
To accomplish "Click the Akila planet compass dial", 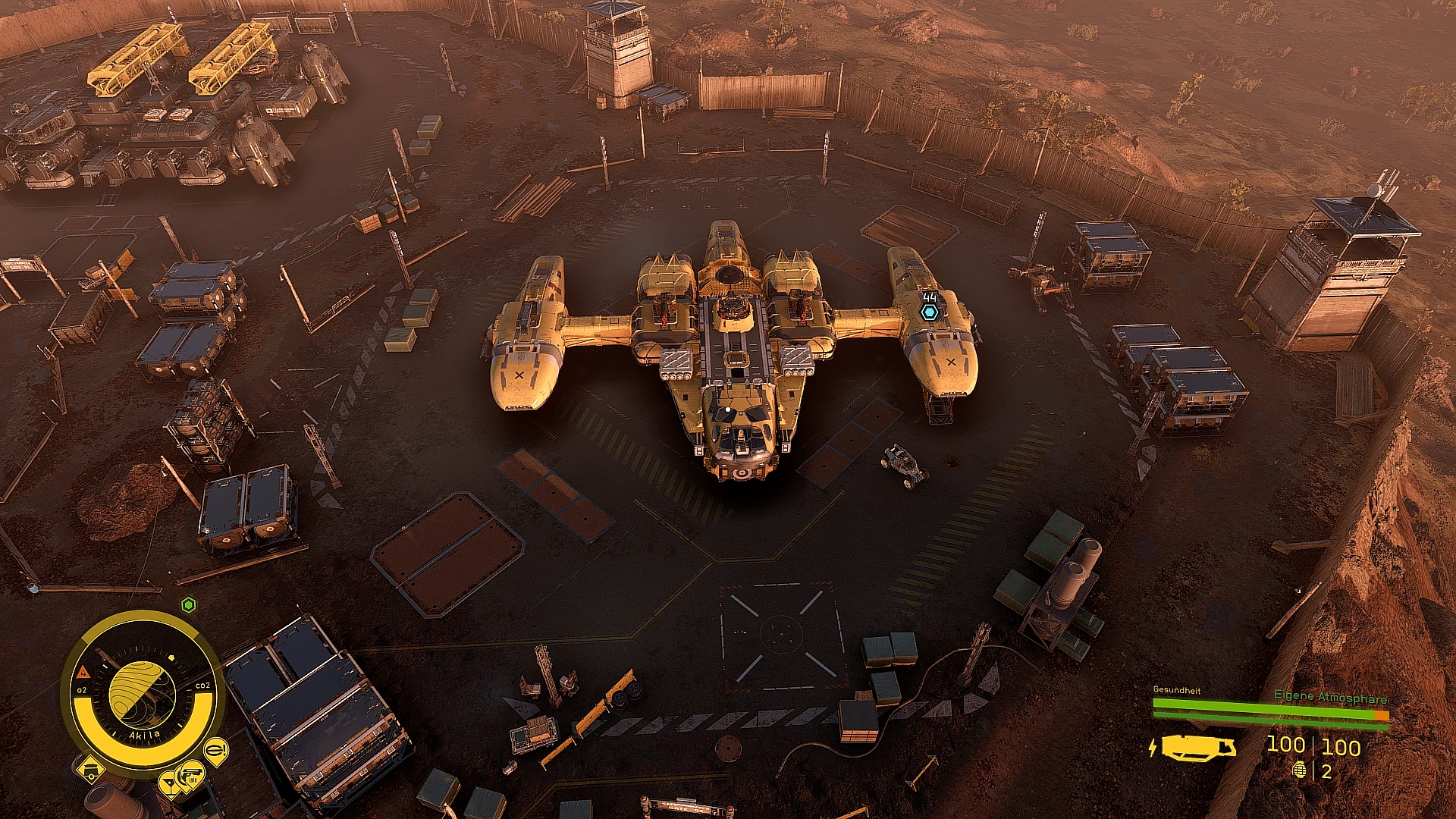I will [142, 691].
